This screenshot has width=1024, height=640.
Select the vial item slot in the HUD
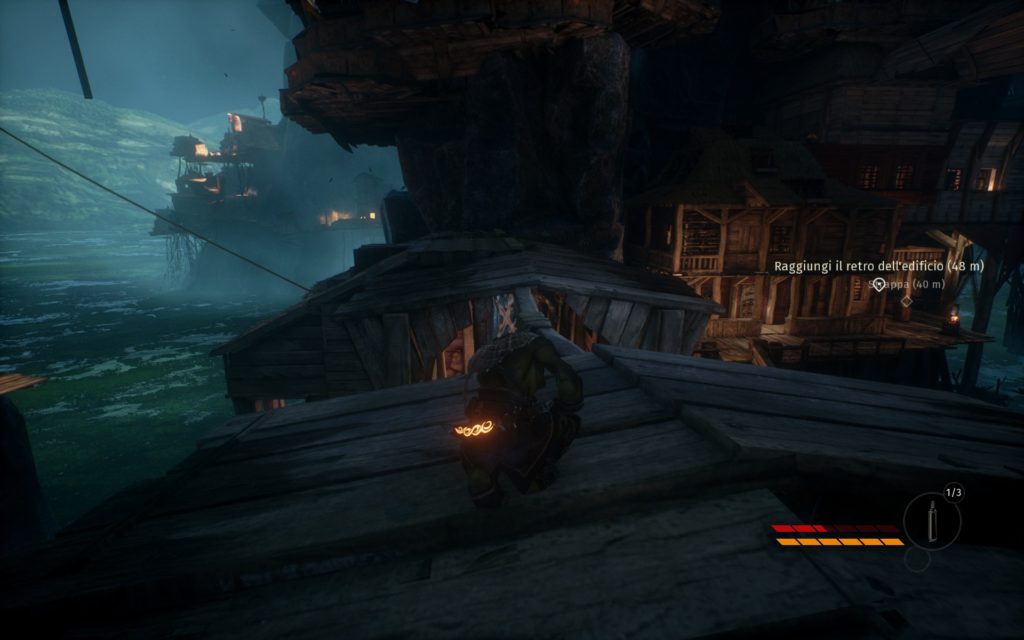pyautogui.click(x=931, y=522)
